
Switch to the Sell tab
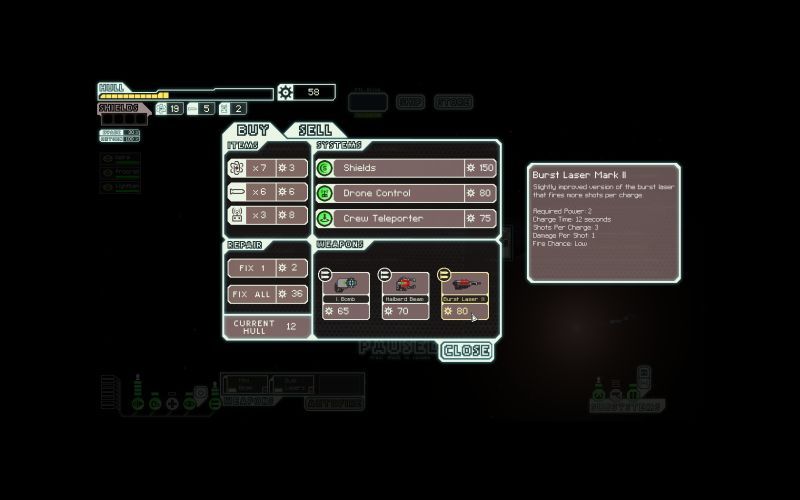click(x=316, y=130)
